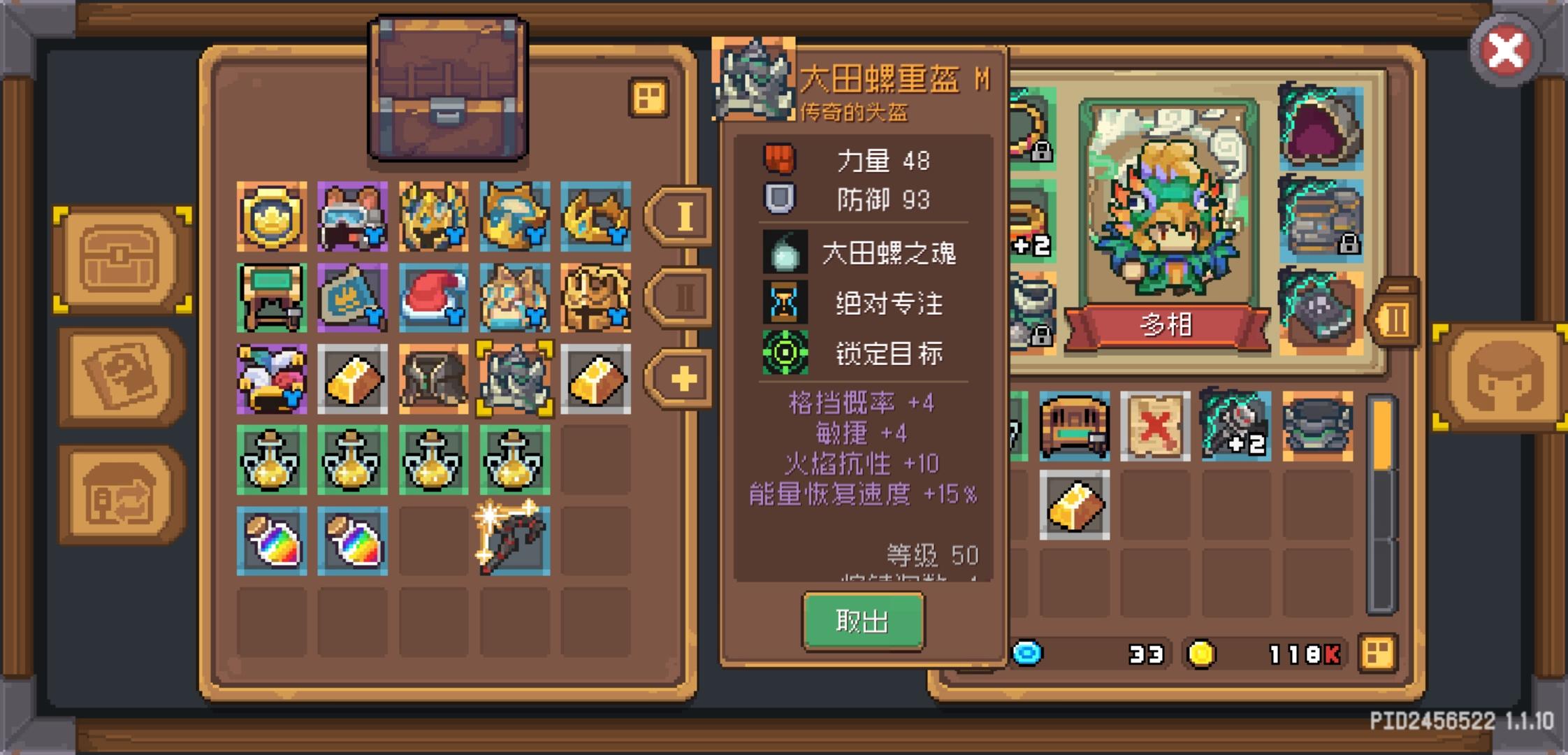
Task: Select a gold bar in the chest inventory
Action: [354, 378]
